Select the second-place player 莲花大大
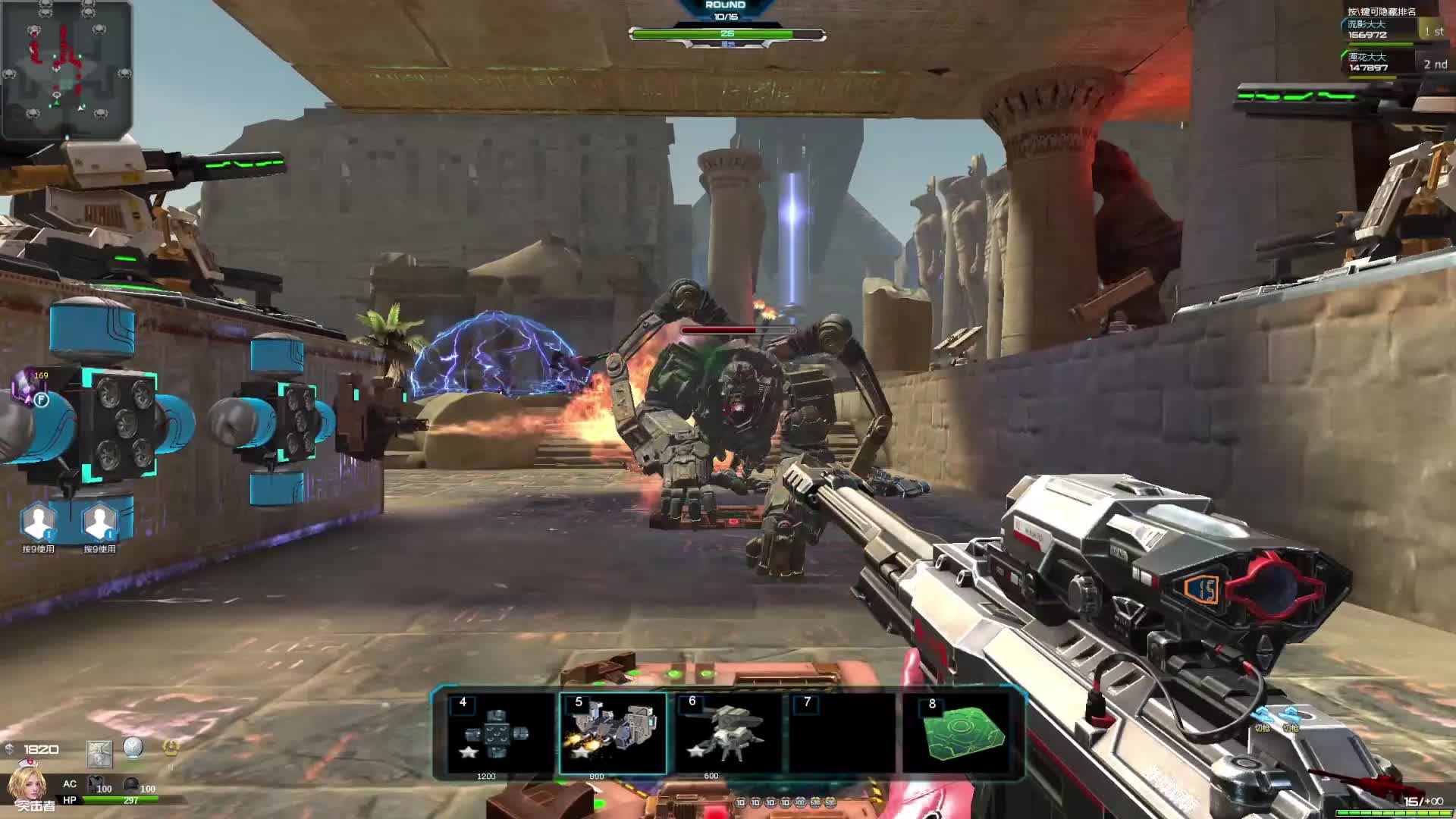The width and height of the screenshot is (1456, 819). click(1377, 63)
